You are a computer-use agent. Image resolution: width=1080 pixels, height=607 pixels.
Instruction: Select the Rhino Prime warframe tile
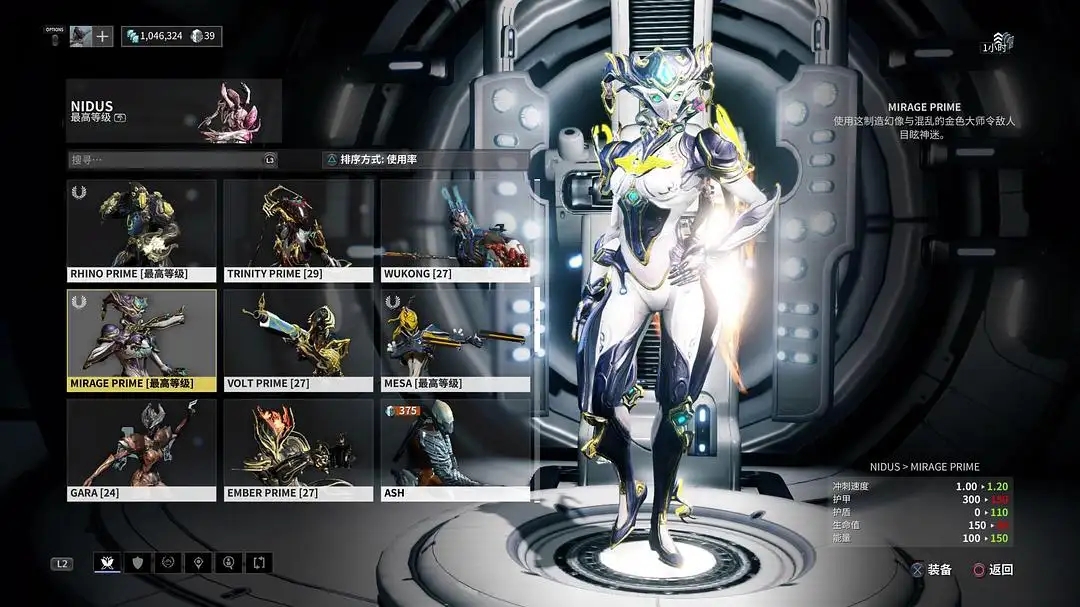(x=141, y=230)
